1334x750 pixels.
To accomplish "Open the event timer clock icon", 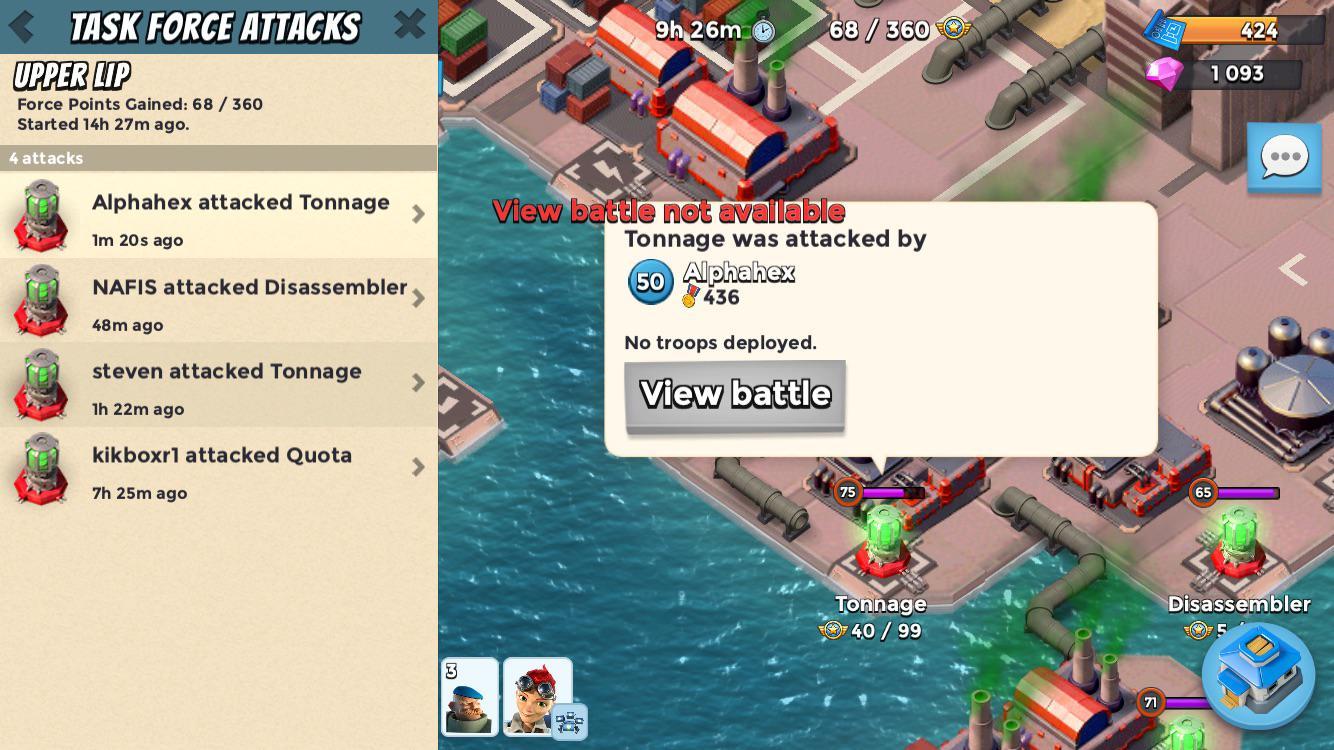I will click(762, 31).
